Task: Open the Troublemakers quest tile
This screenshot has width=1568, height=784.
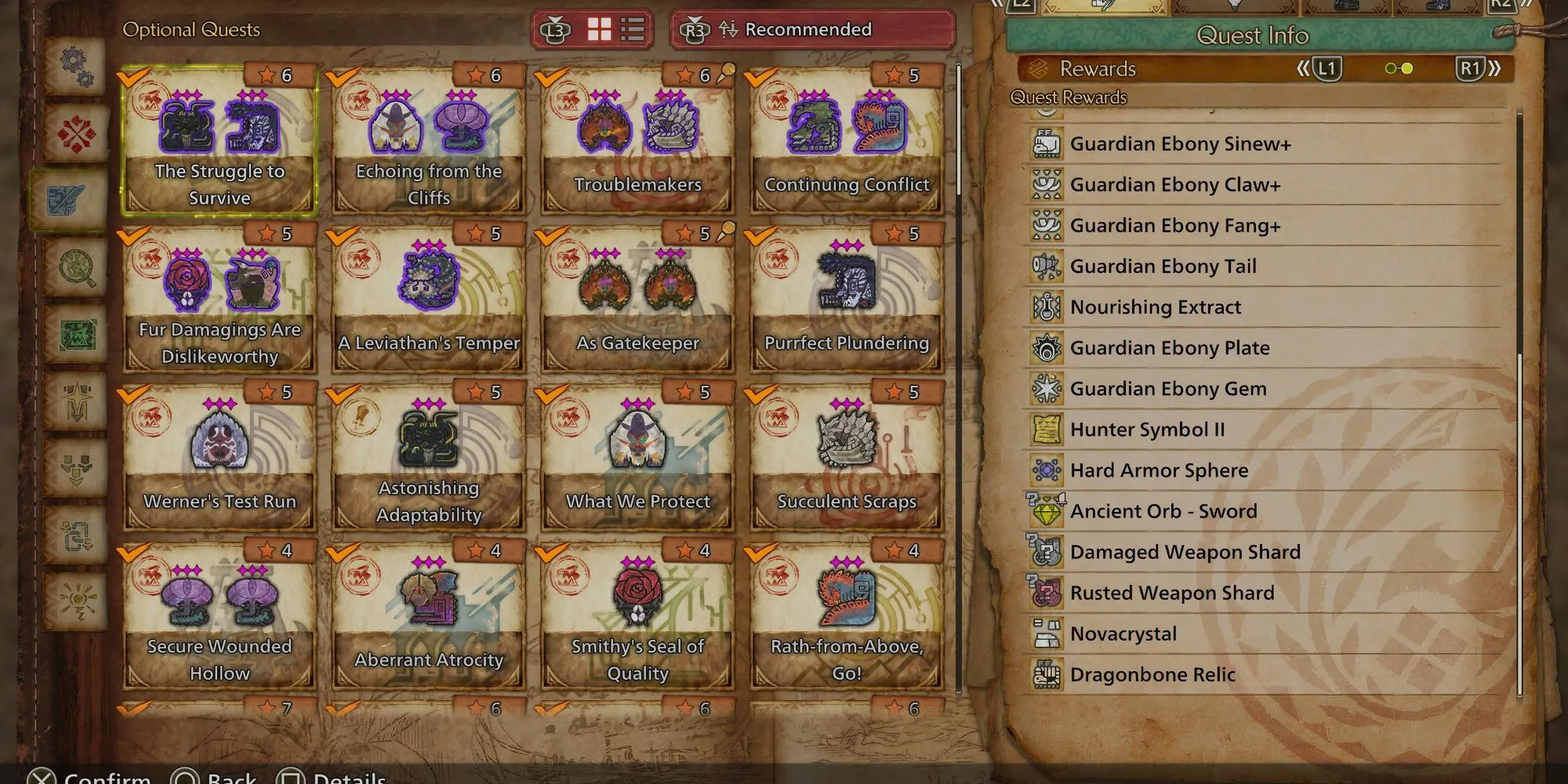Action: click(637, 141)
